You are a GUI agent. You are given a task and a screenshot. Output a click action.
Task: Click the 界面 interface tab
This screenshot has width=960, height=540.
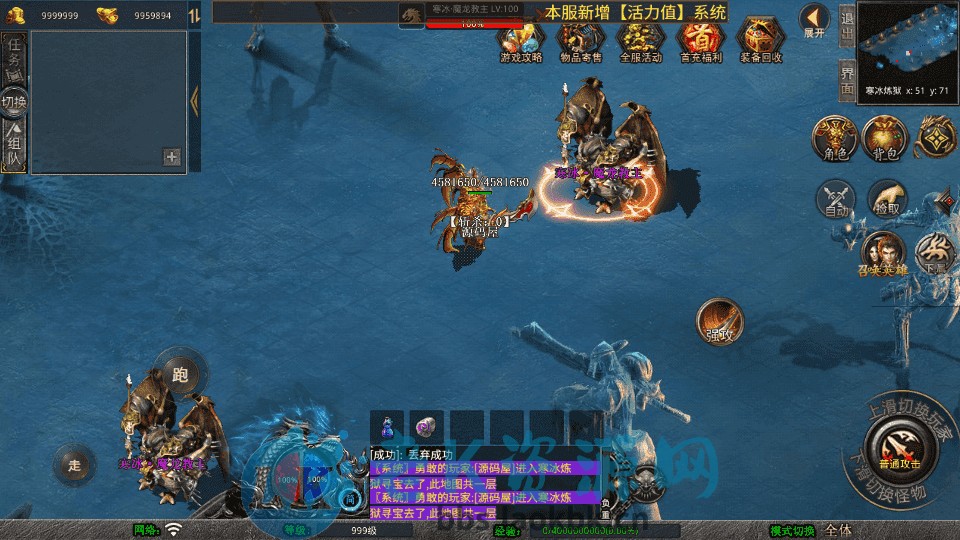tap(846, 78)
